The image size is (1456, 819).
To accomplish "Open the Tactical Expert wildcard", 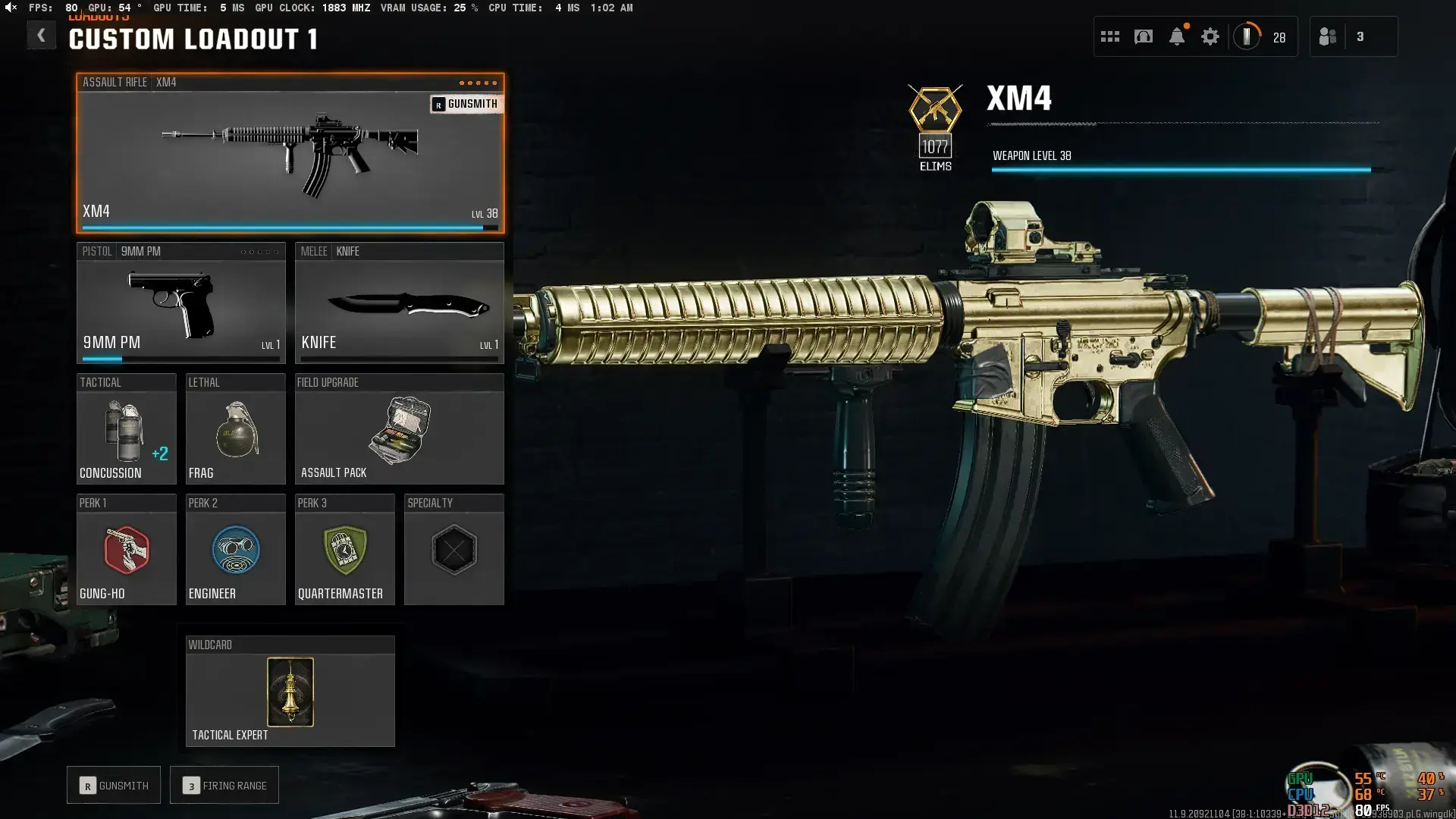I will tap(290, 690).
